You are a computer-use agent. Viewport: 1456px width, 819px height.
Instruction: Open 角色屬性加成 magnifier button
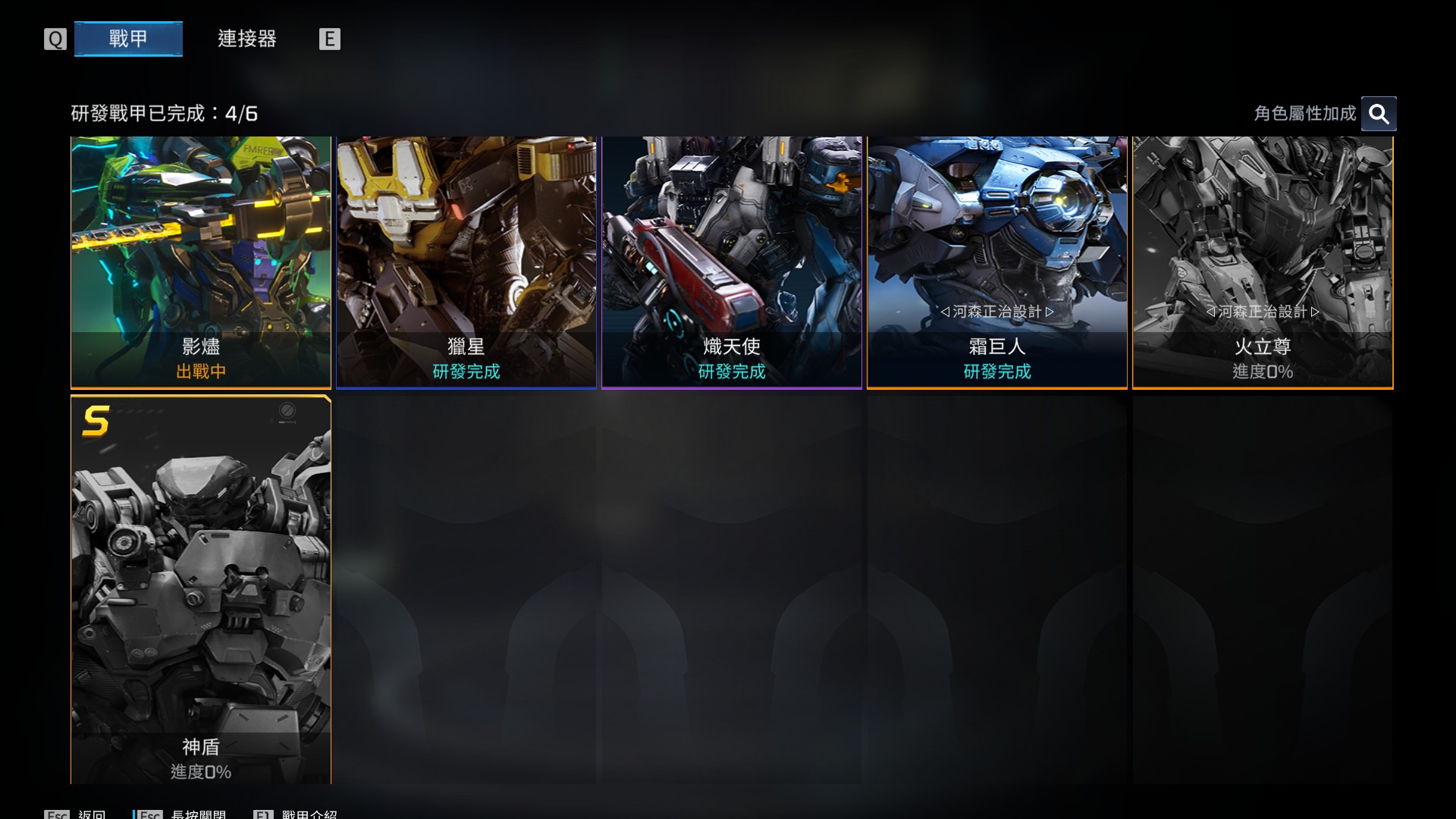(x=1378, y=114)
